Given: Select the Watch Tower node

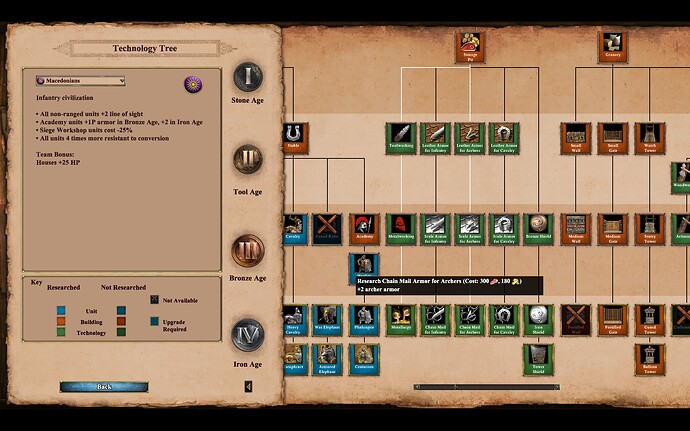Looking at the screenshot, I should click(x=648, y=137).
